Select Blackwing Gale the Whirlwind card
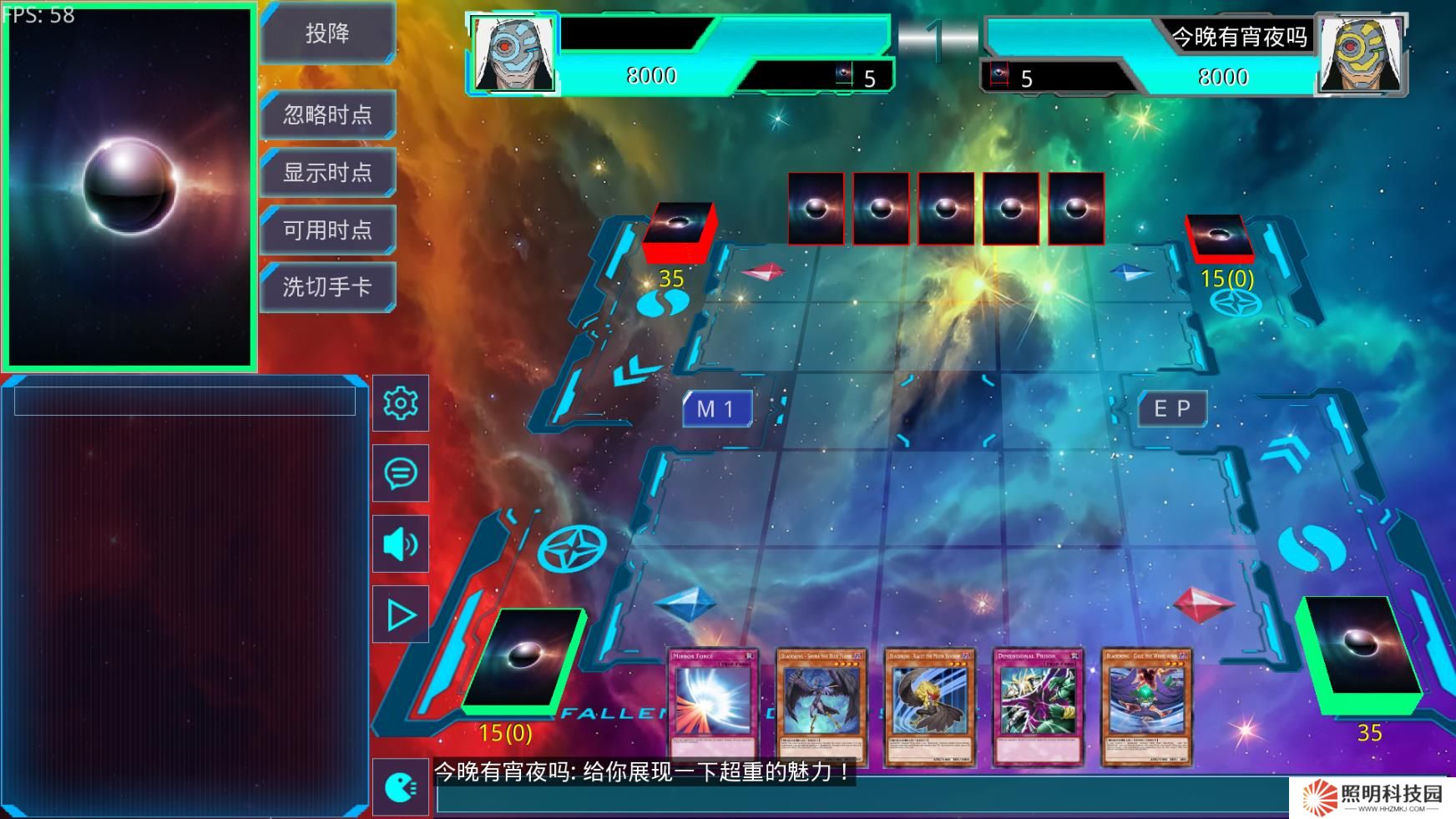The height and width of the screenshot is (819, 1456). pyautogui.click(x=1146, y=707)
